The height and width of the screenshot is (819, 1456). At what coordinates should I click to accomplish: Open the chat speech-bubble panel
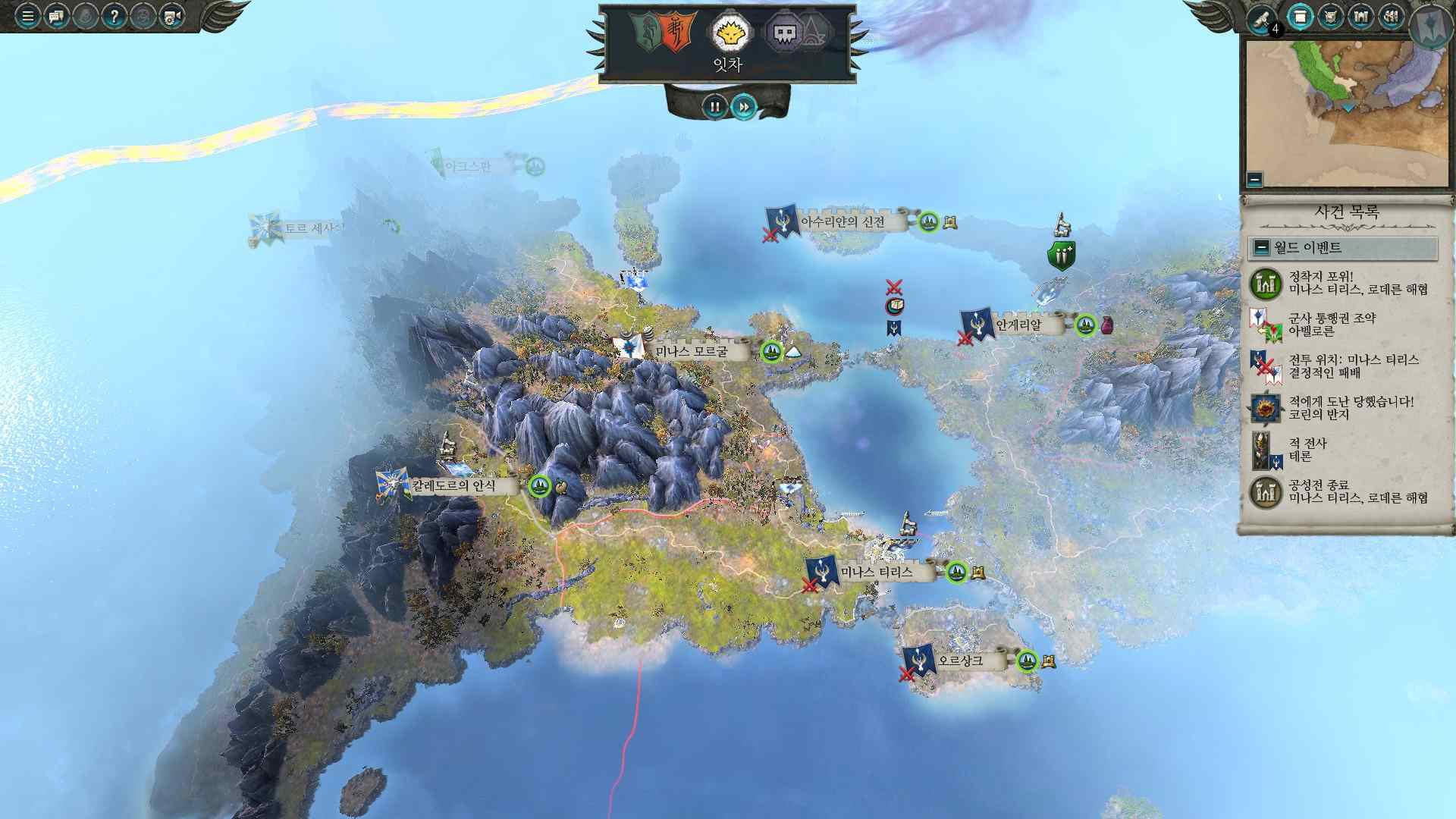56,15
